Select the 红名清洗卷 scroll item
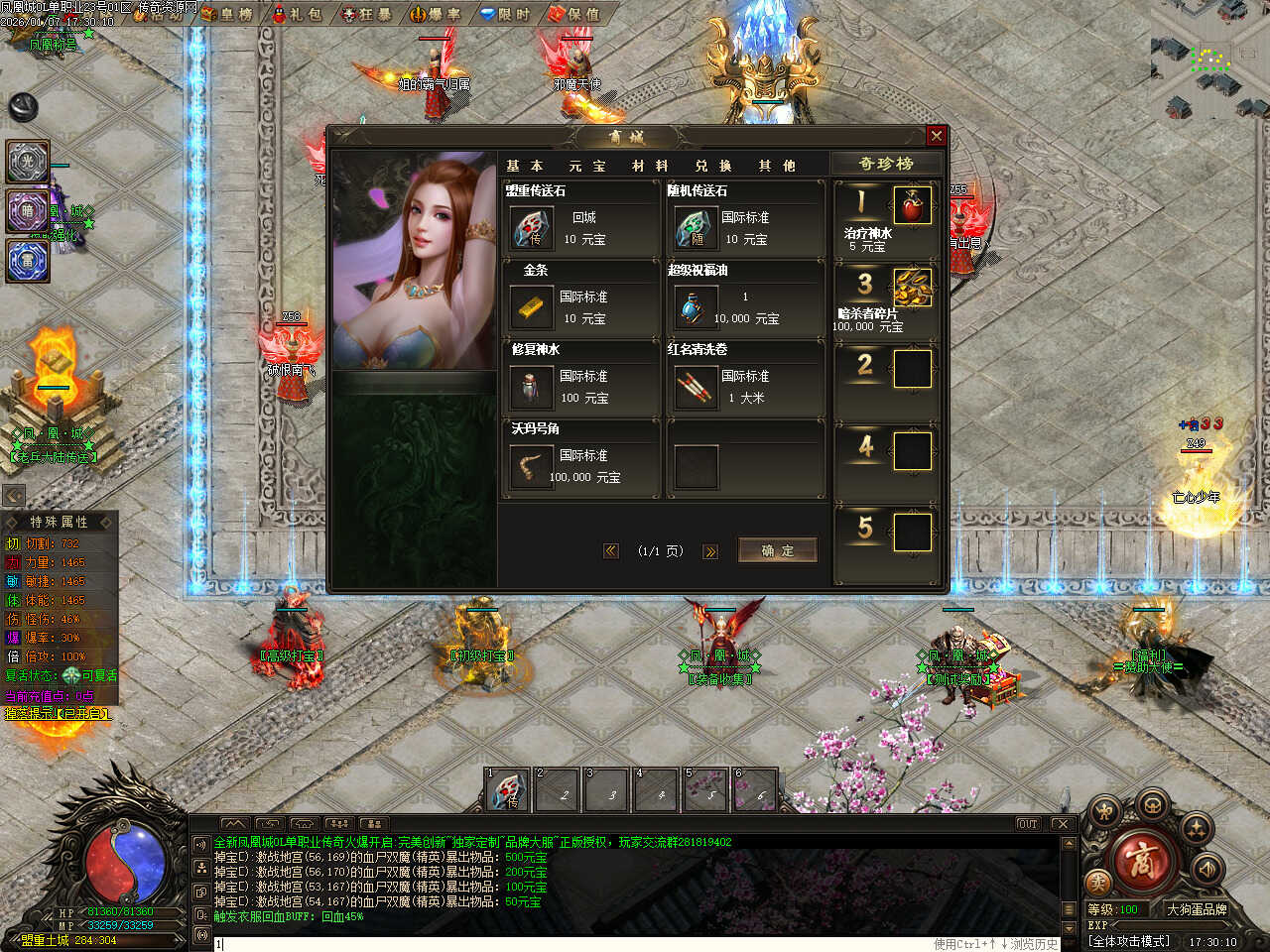Screen dimensions: 1270x952 (695, 387)
